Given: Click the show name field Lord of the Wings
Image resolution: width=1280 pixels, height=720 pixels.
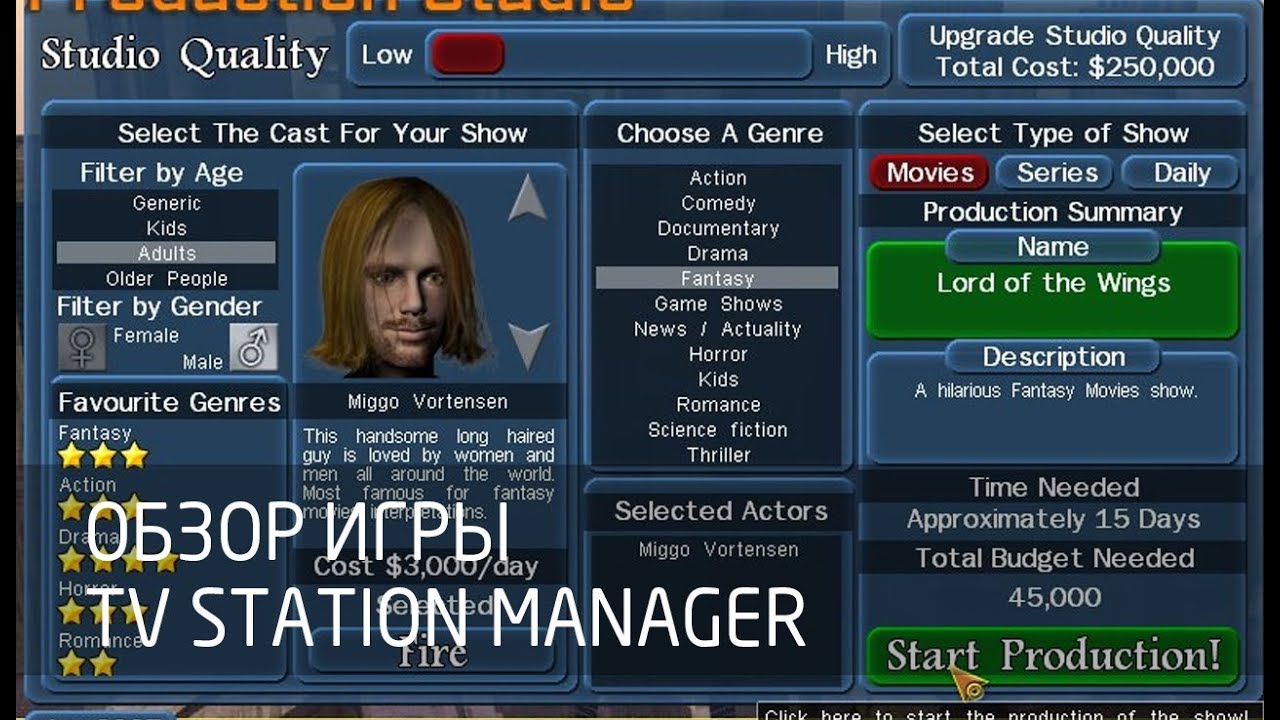Looking at the screenshot, I should (1052, 283).
